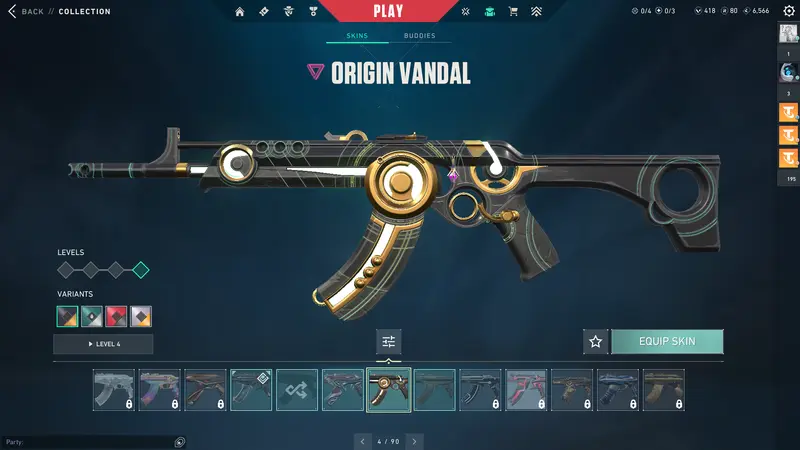Go to the previous skin page
Screen dimensions: 800x450
[364, 440]
